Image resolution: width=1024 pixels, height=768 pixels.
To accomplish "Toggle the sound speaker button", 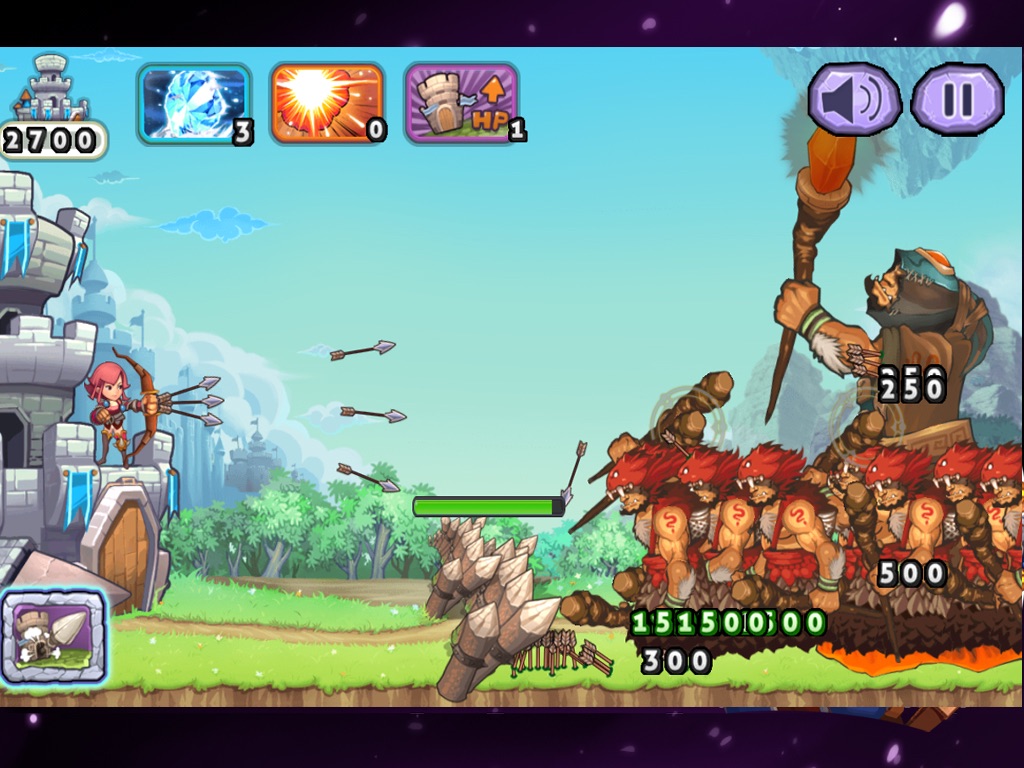I will point(854,100).
